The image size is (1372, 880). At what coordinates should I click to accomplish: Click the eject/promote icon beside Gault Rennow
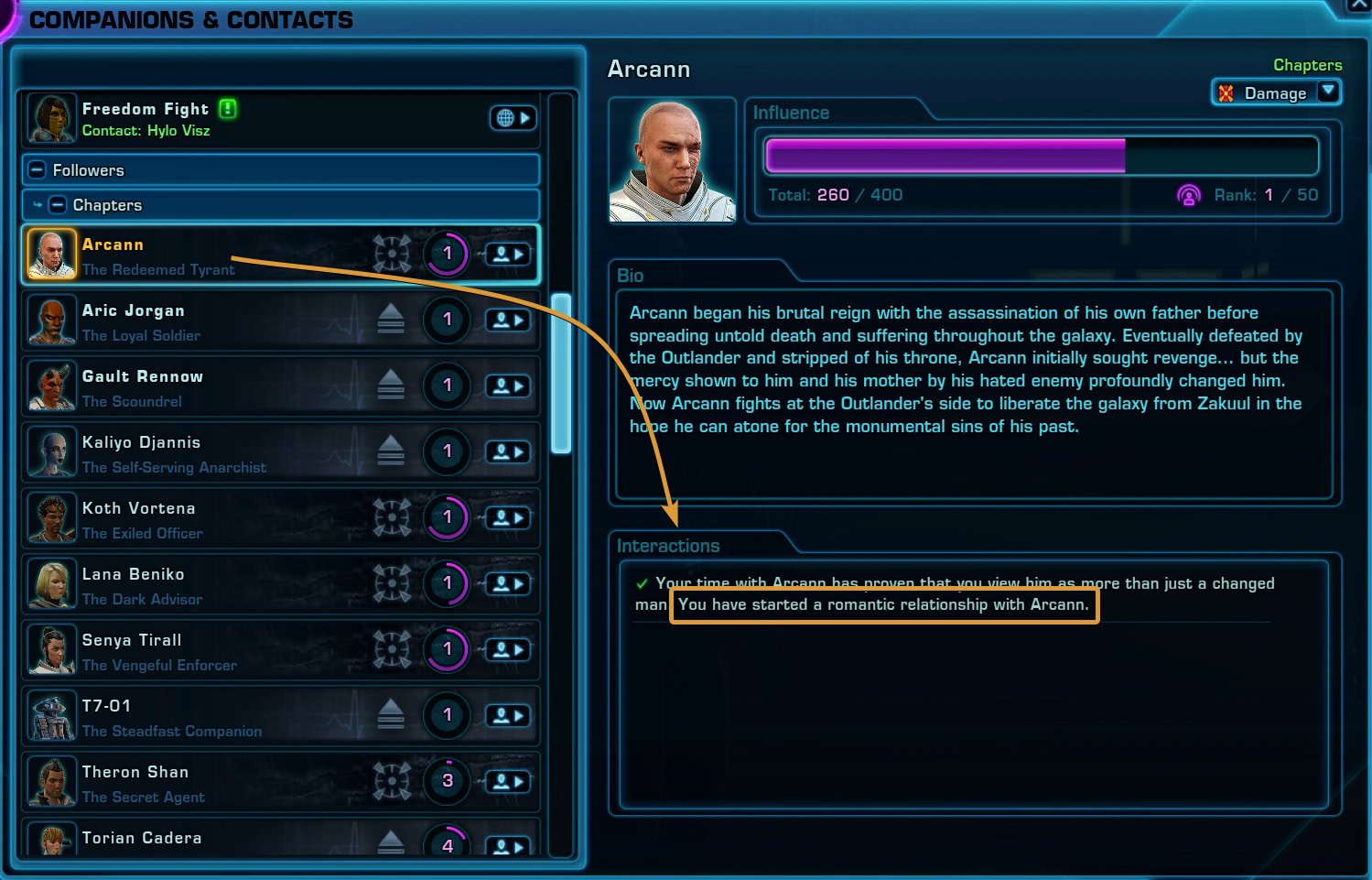coord(392,386)
